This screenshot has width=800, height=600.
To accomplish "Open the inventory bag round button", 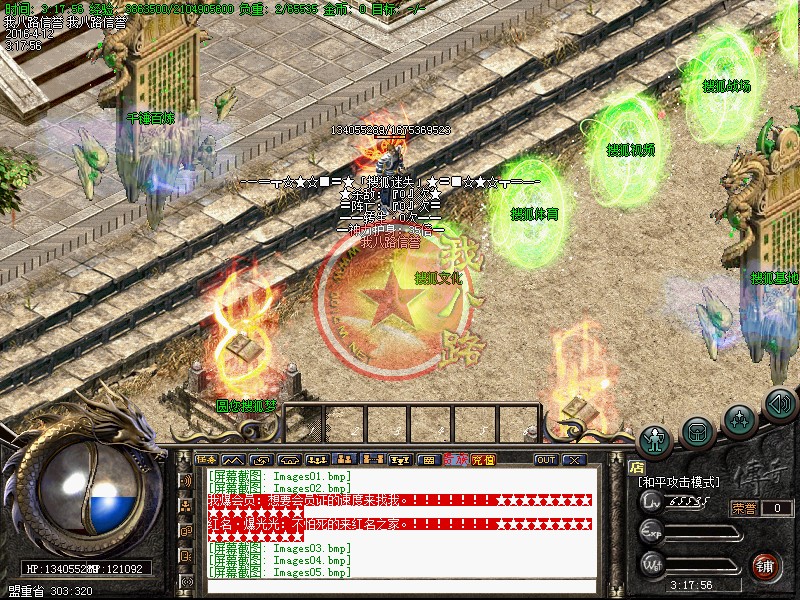I will coord(698,430).
